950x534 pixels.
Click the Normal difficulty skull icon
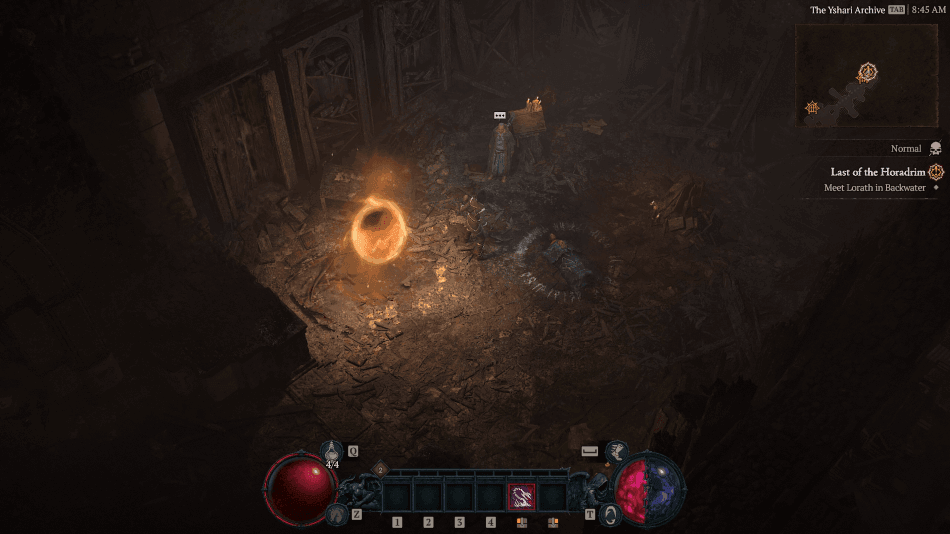point(935,148)
